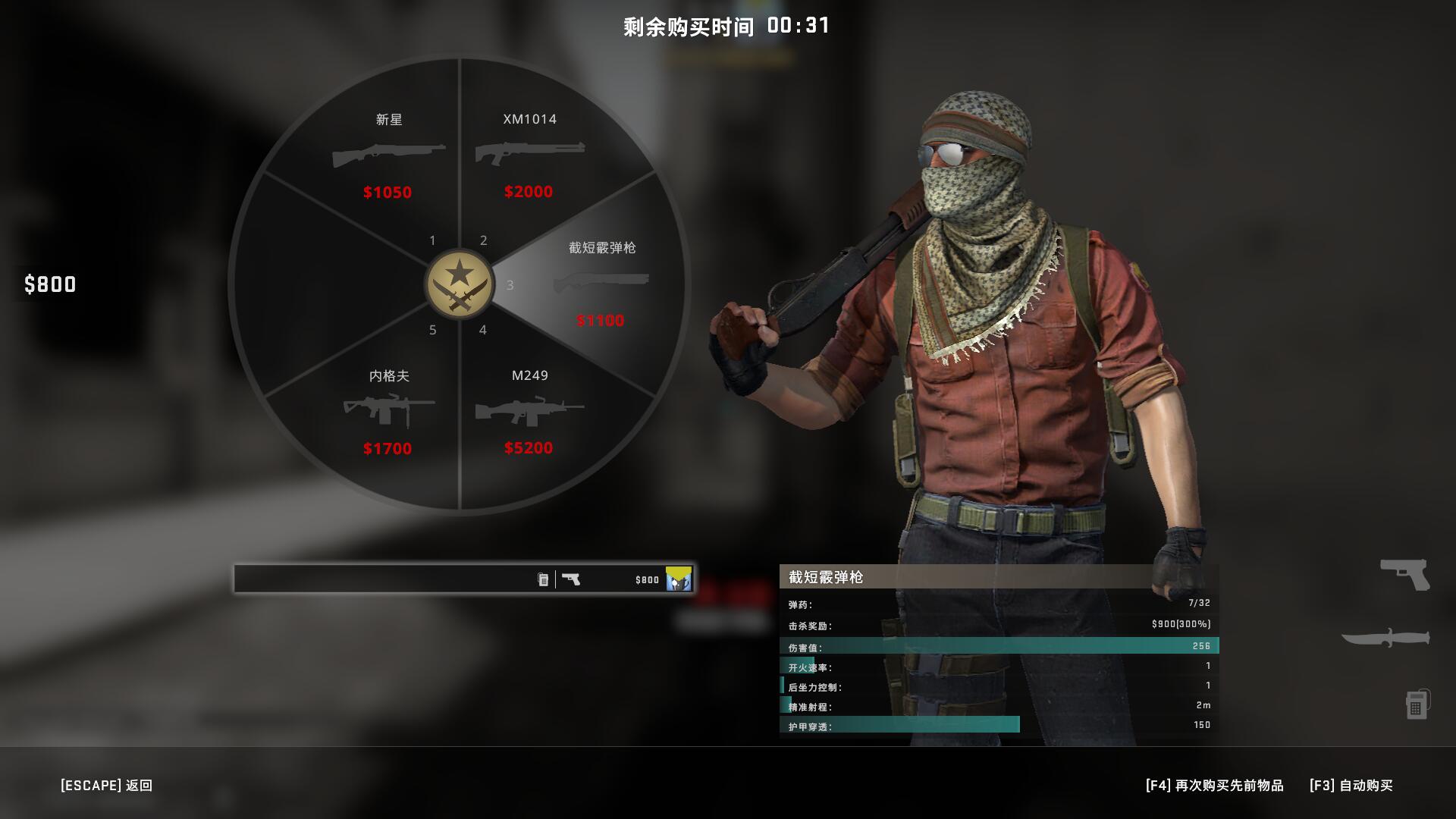Select the M249 machine gun icon

point(529,410)
